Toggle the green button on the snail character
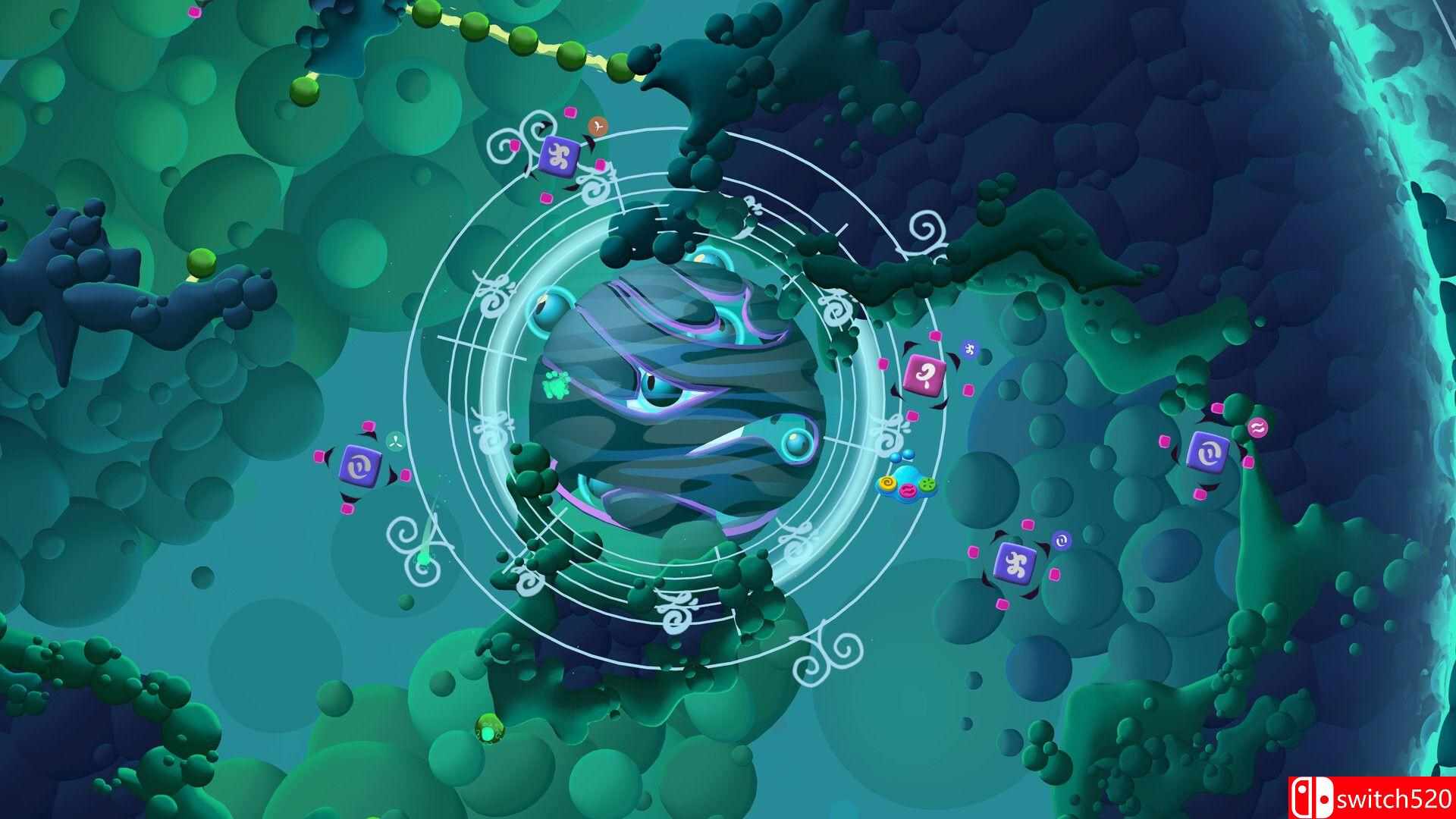 point(928,485)
